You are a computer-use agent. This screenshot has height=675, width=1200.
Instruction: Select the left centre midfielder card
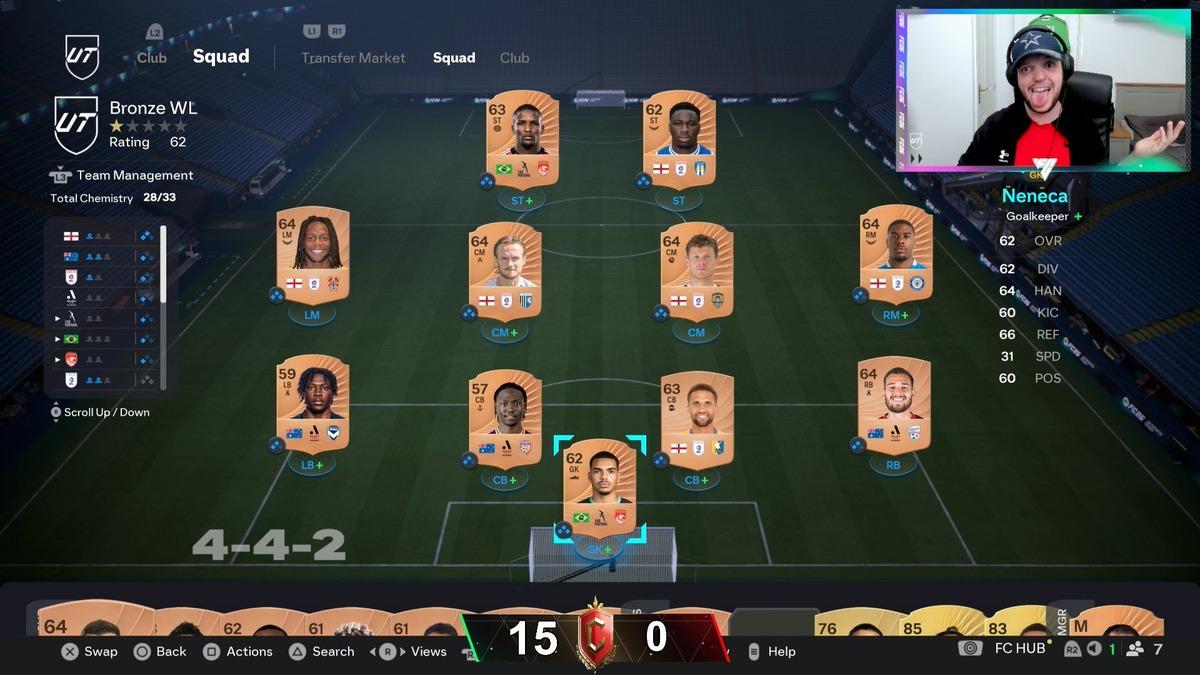tap(504, 270)
